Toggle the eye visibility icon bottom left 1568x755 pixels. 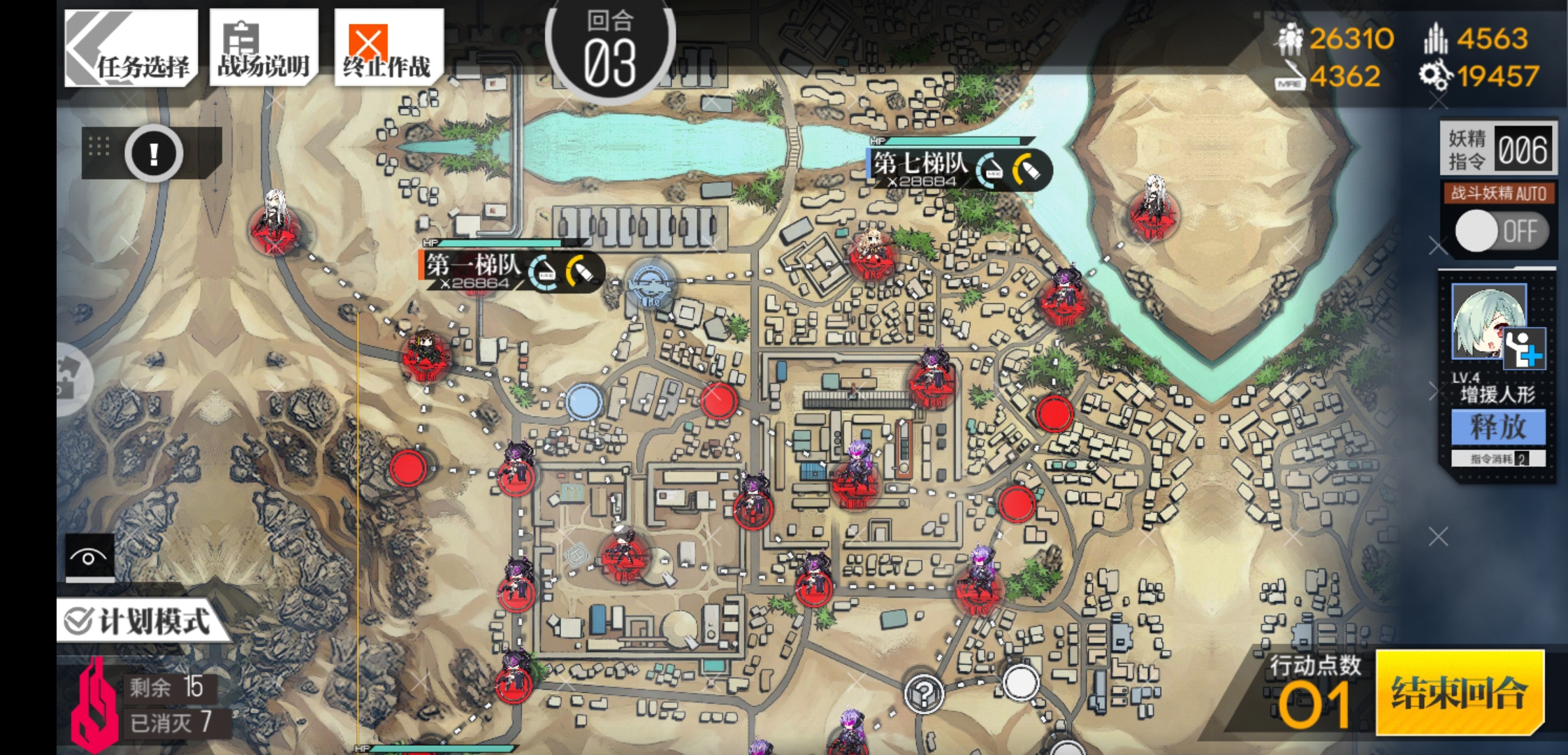88,557
